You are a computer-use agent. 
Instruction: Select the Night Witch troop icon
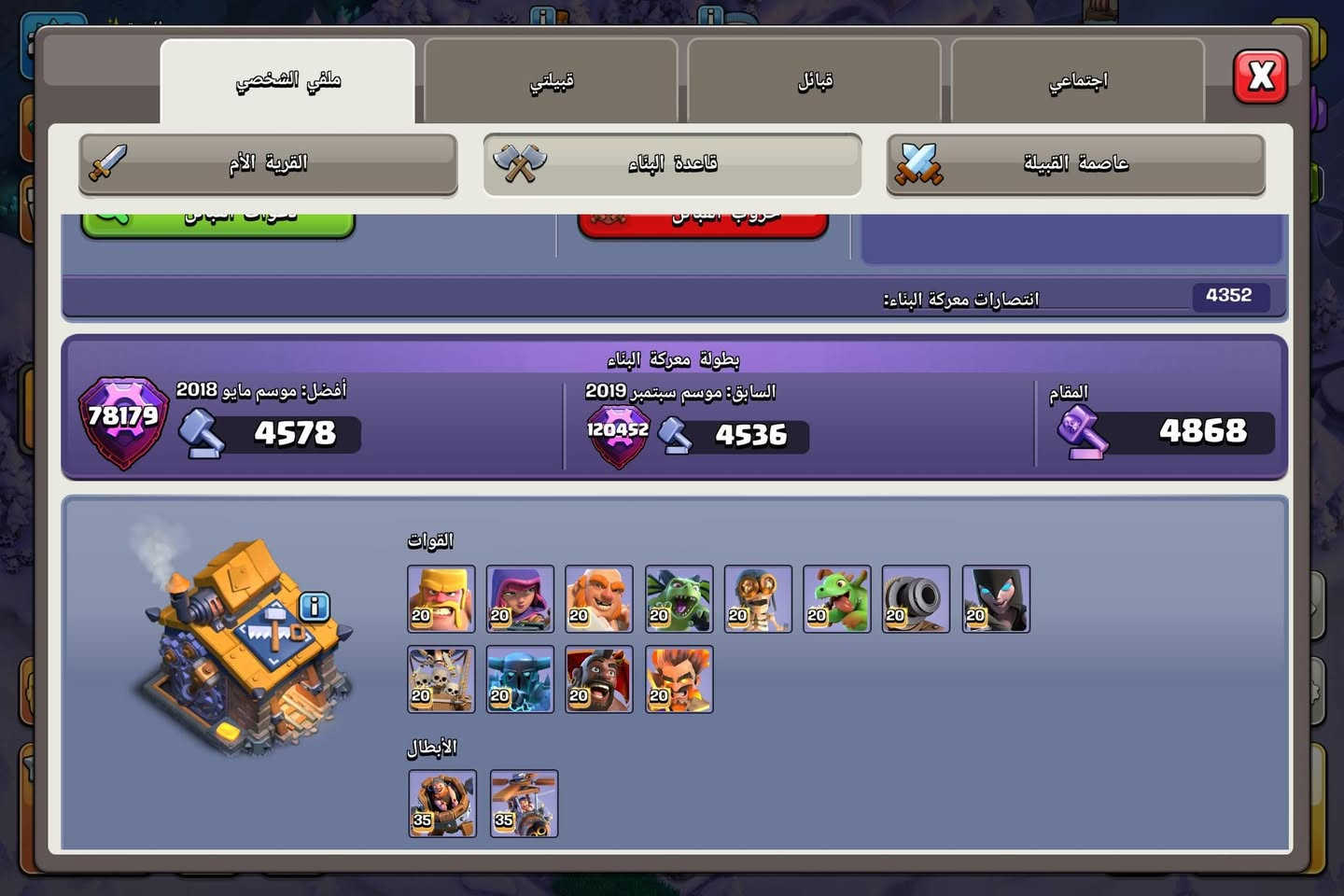(995, 598)
